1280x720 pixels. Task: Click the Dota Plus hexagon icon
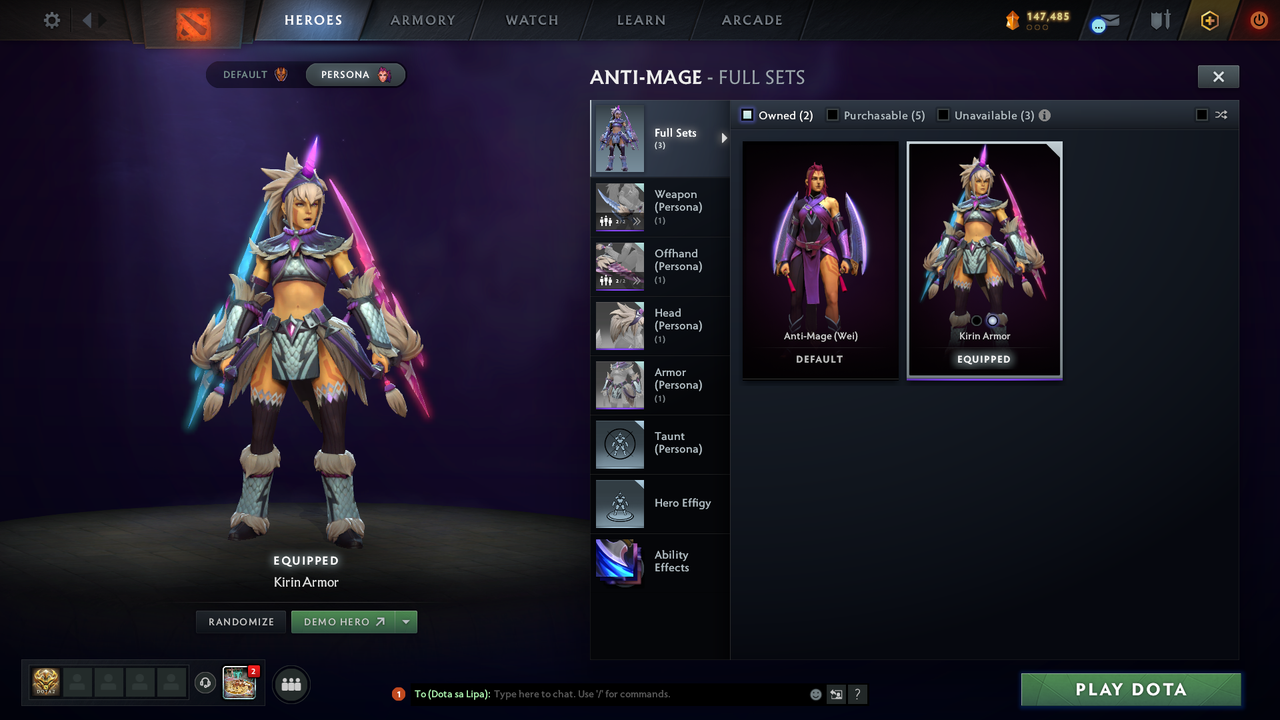[1209, 20]
